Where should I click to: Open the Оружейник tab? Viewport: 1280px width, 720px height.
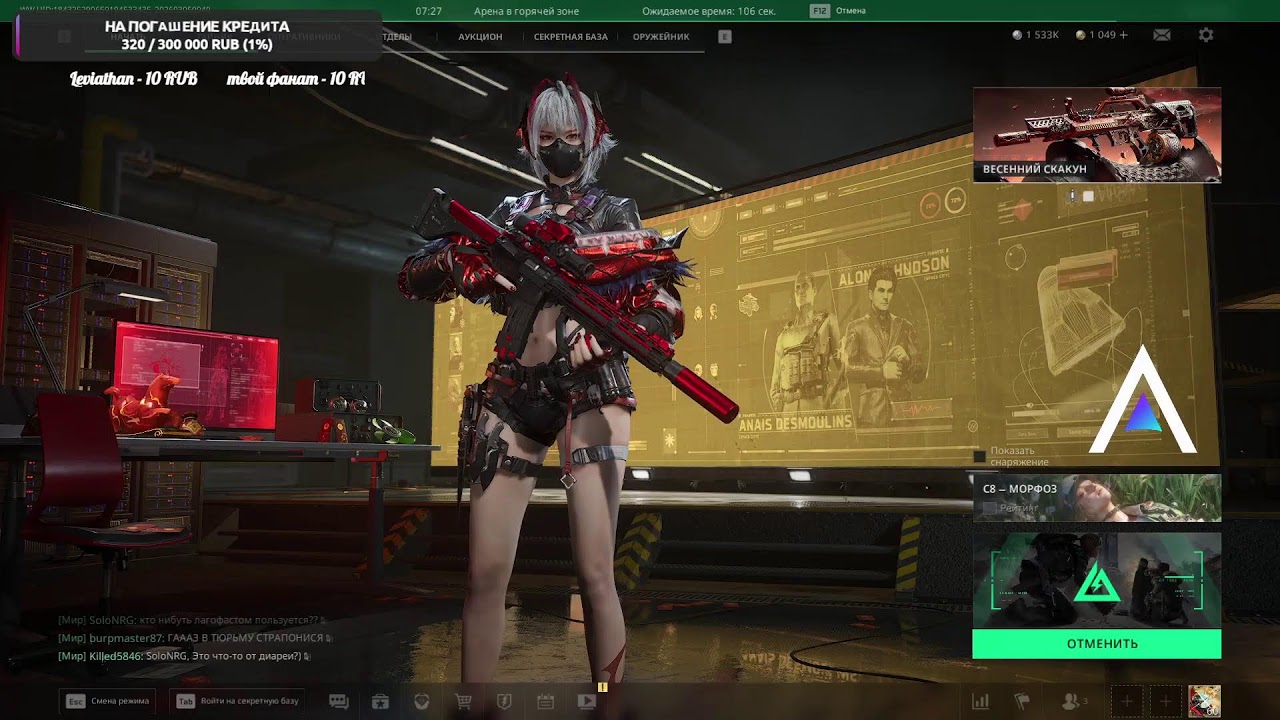click(x=661, y=37)
